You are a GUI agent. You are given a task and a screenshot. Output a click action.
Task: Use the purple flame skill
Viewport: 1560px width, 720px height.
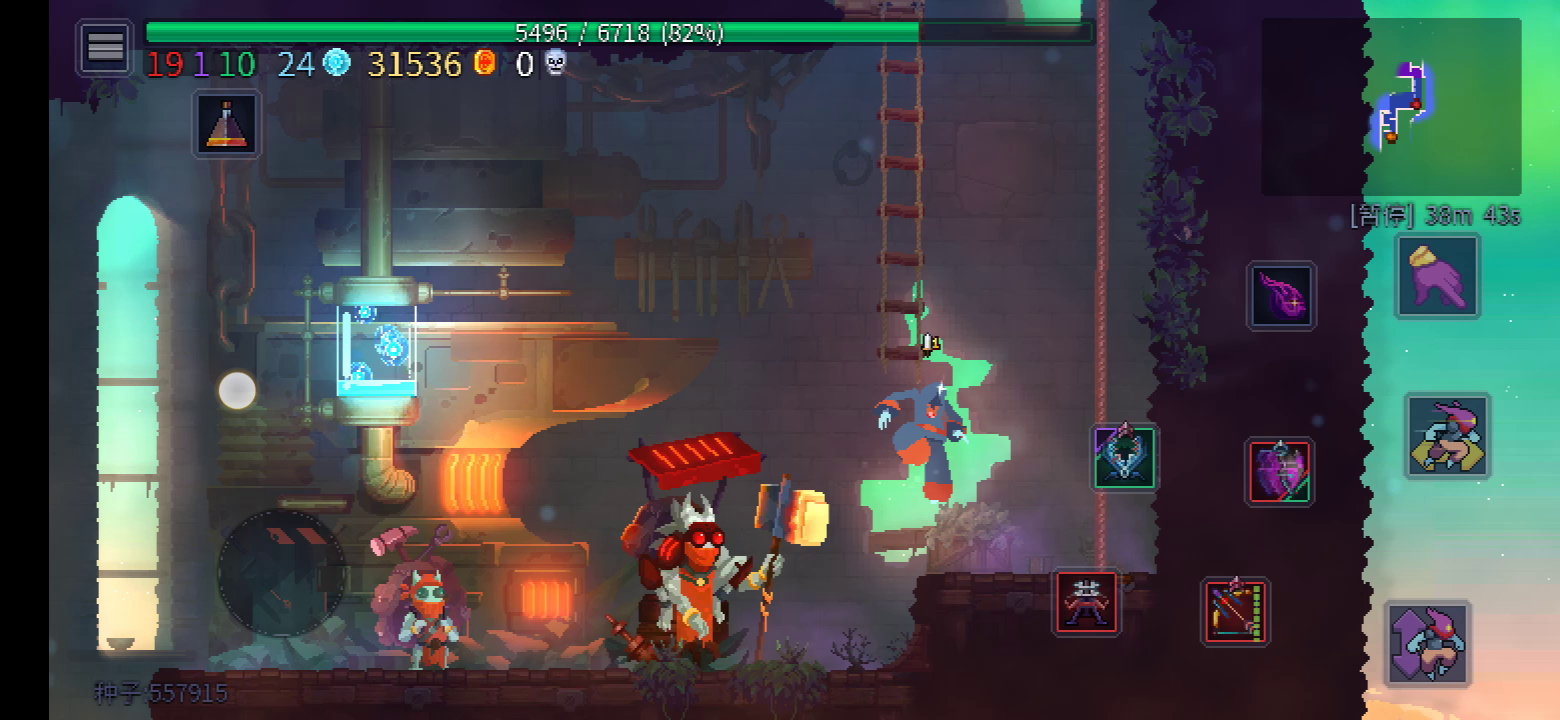1281,296
